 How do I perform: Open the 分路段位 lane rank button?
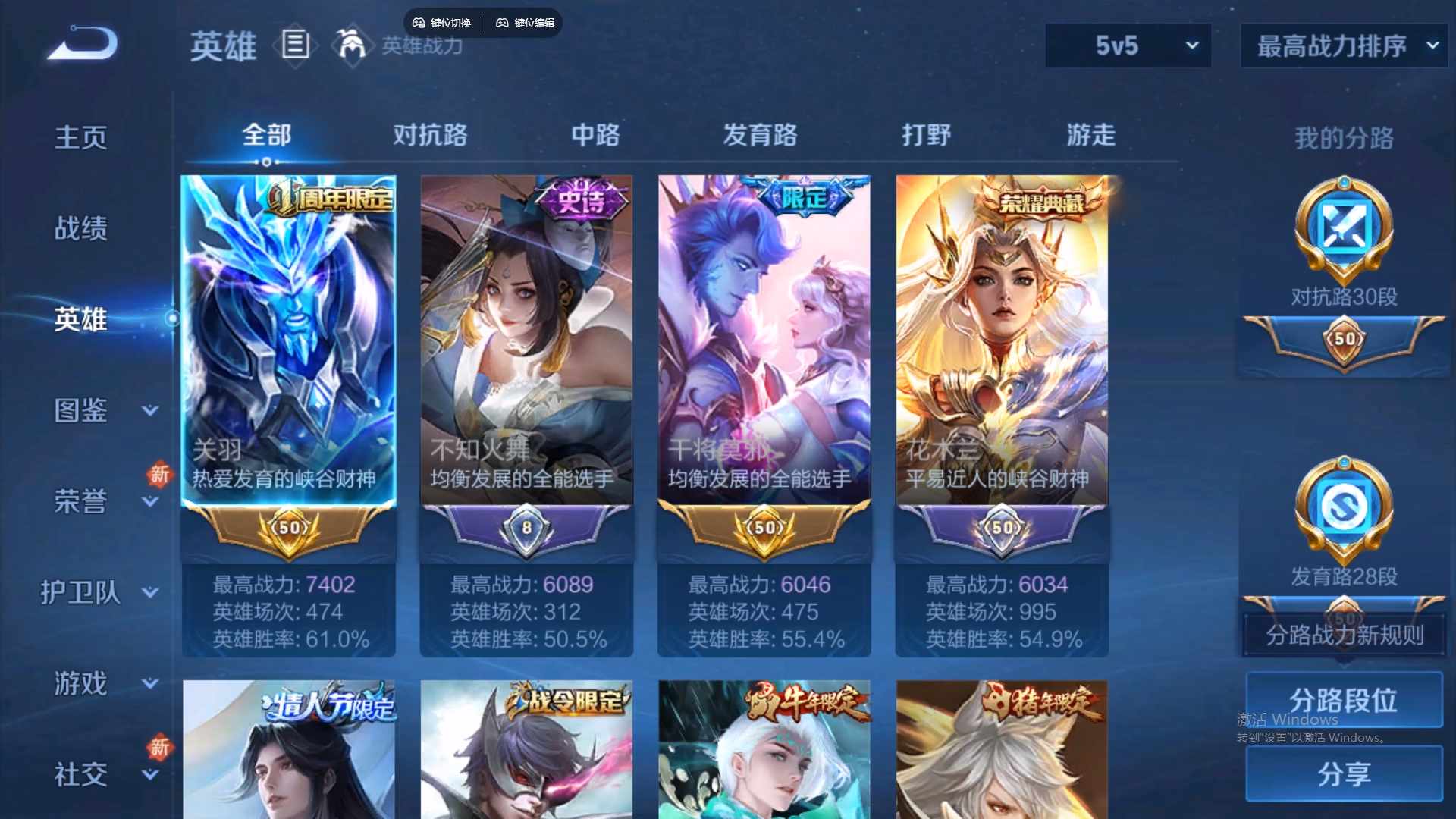tap(1344, 700)
